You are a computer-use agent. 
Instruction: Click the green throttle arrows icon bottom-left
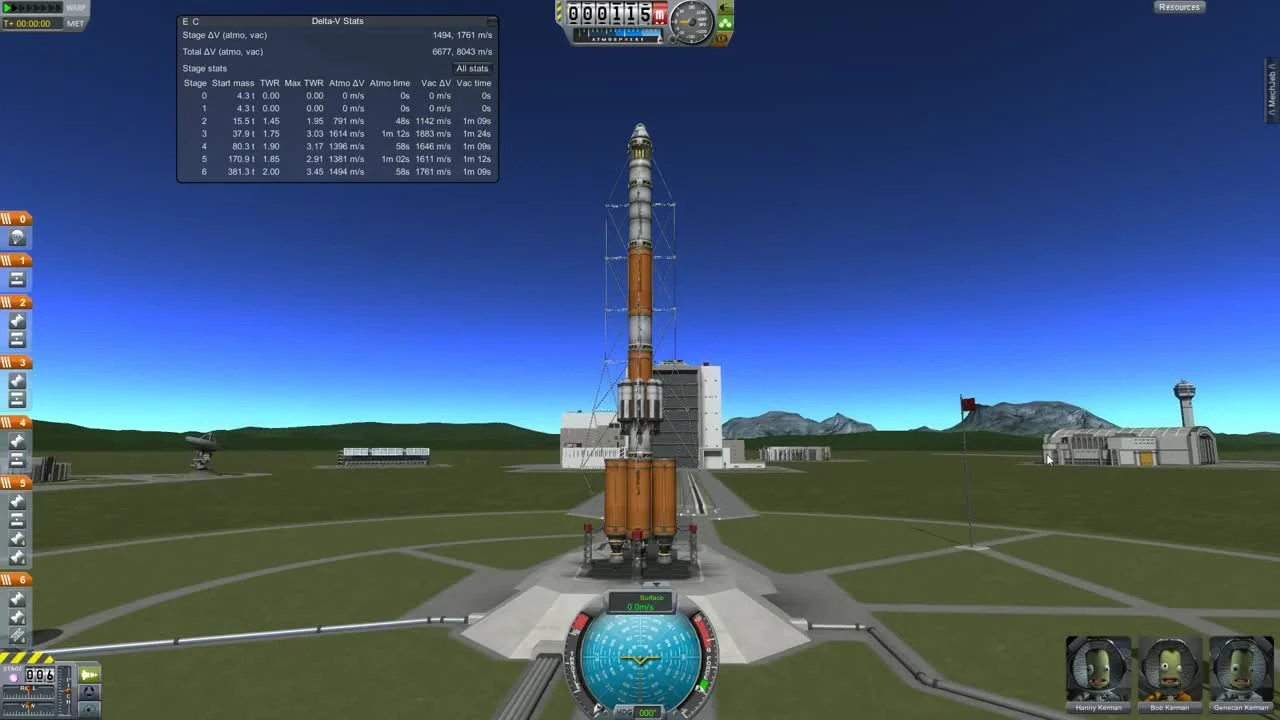pyautogui.click(x=90, y=675)
